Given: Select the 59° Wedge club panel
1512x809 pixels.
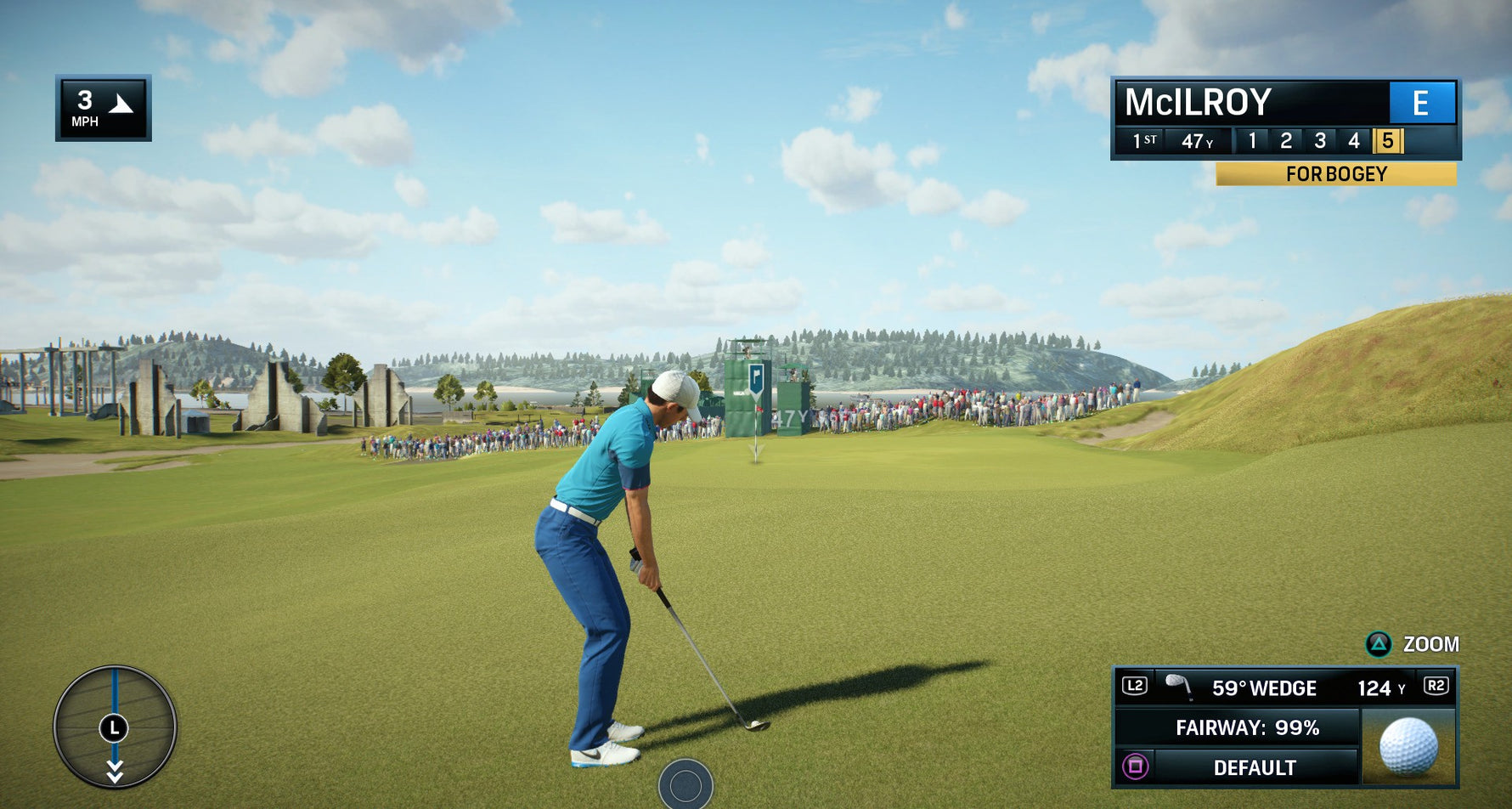Looking at the screenshot, I should [1263, 687].
